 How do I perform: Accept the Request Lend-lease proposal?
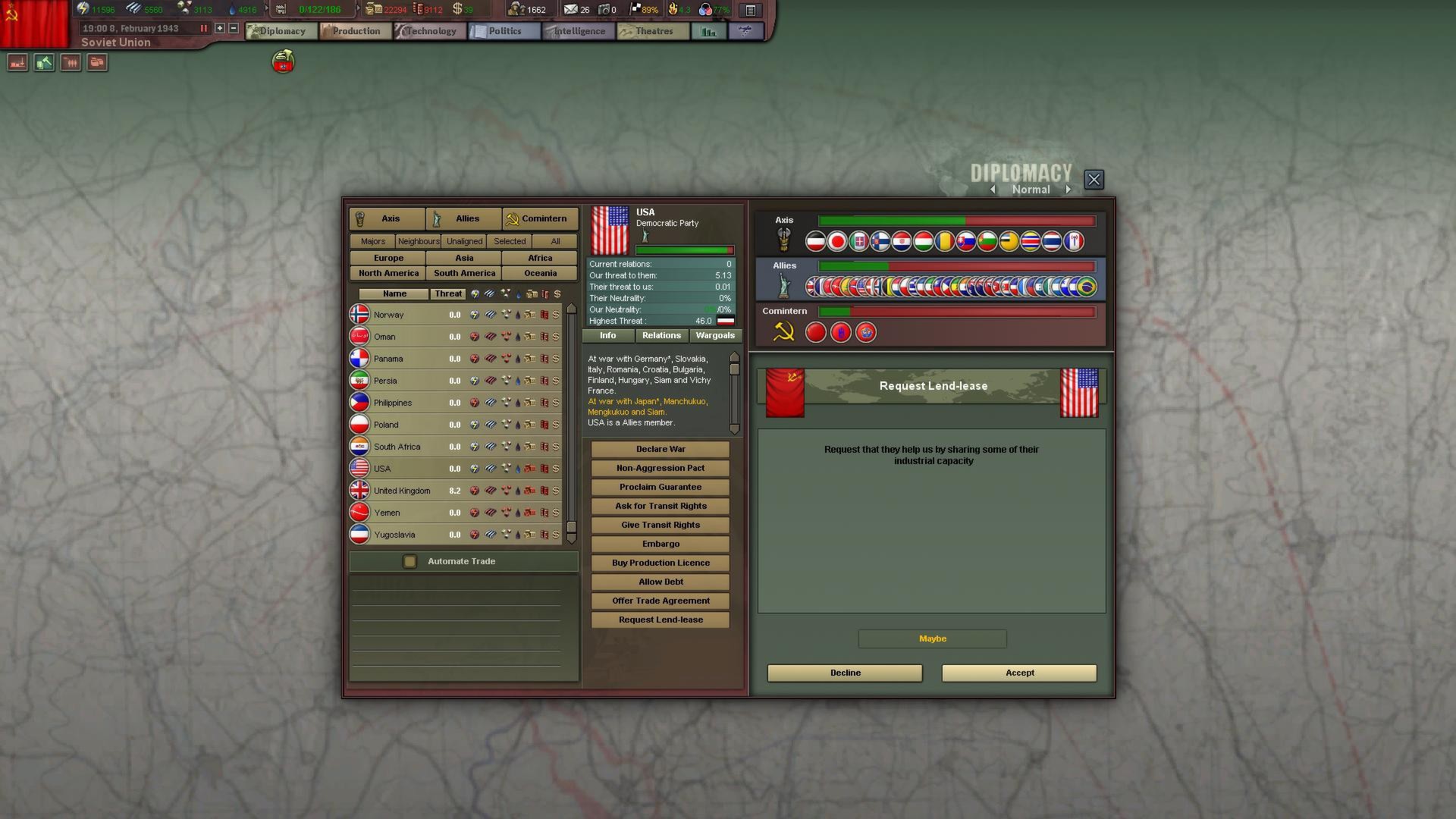coord(1018,673)
